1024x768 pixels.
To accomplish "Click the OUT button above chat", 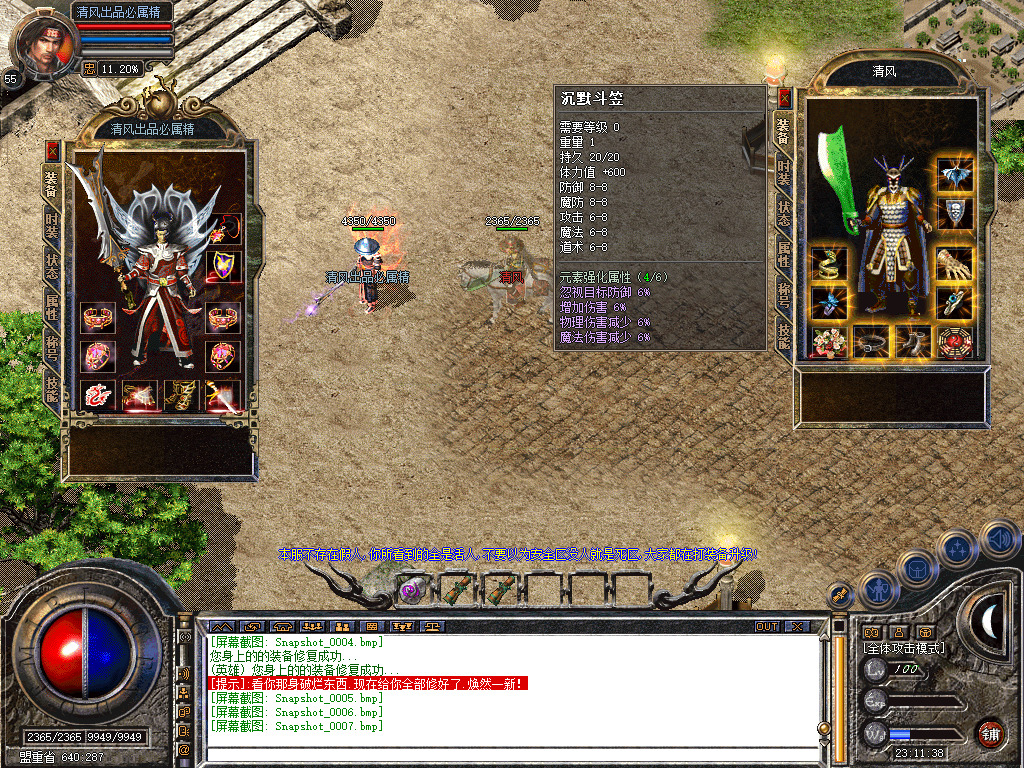I will click(766, 626).
